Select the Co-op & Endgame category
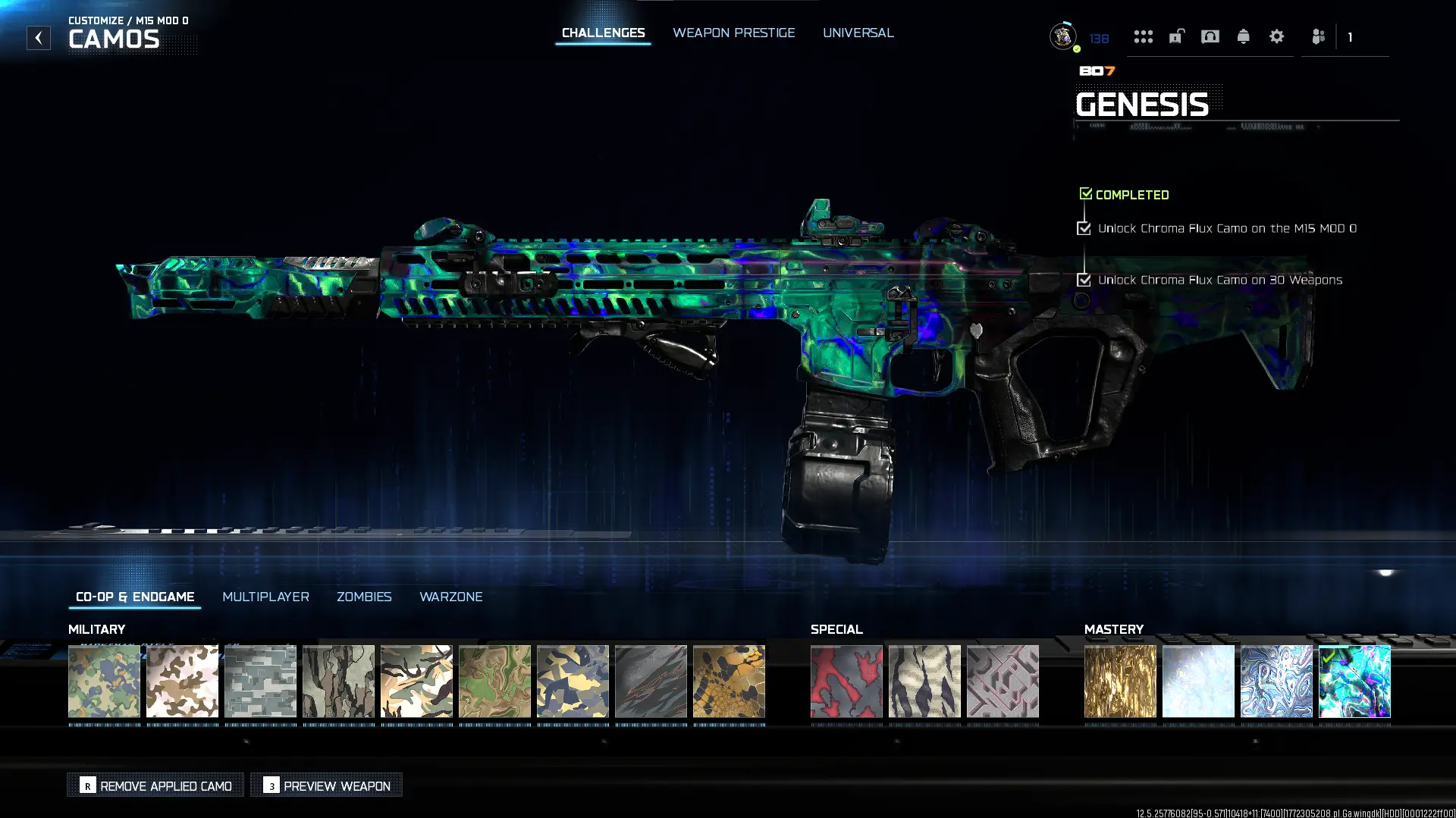Screen dimensions: 1456x818 (x=135, y=597)
